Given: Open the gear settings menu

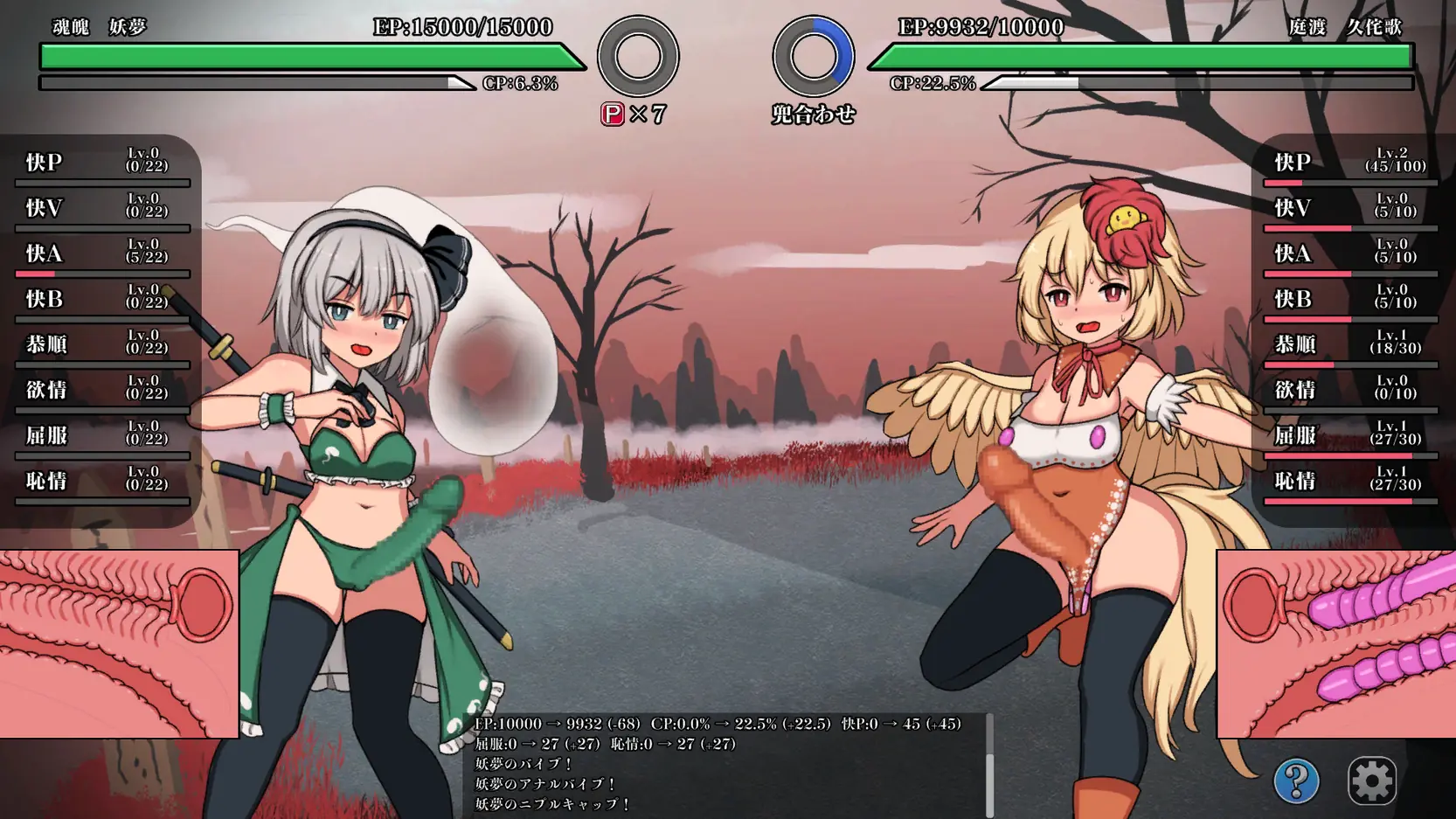Looking at the screenshot, I should [1371, 780].
